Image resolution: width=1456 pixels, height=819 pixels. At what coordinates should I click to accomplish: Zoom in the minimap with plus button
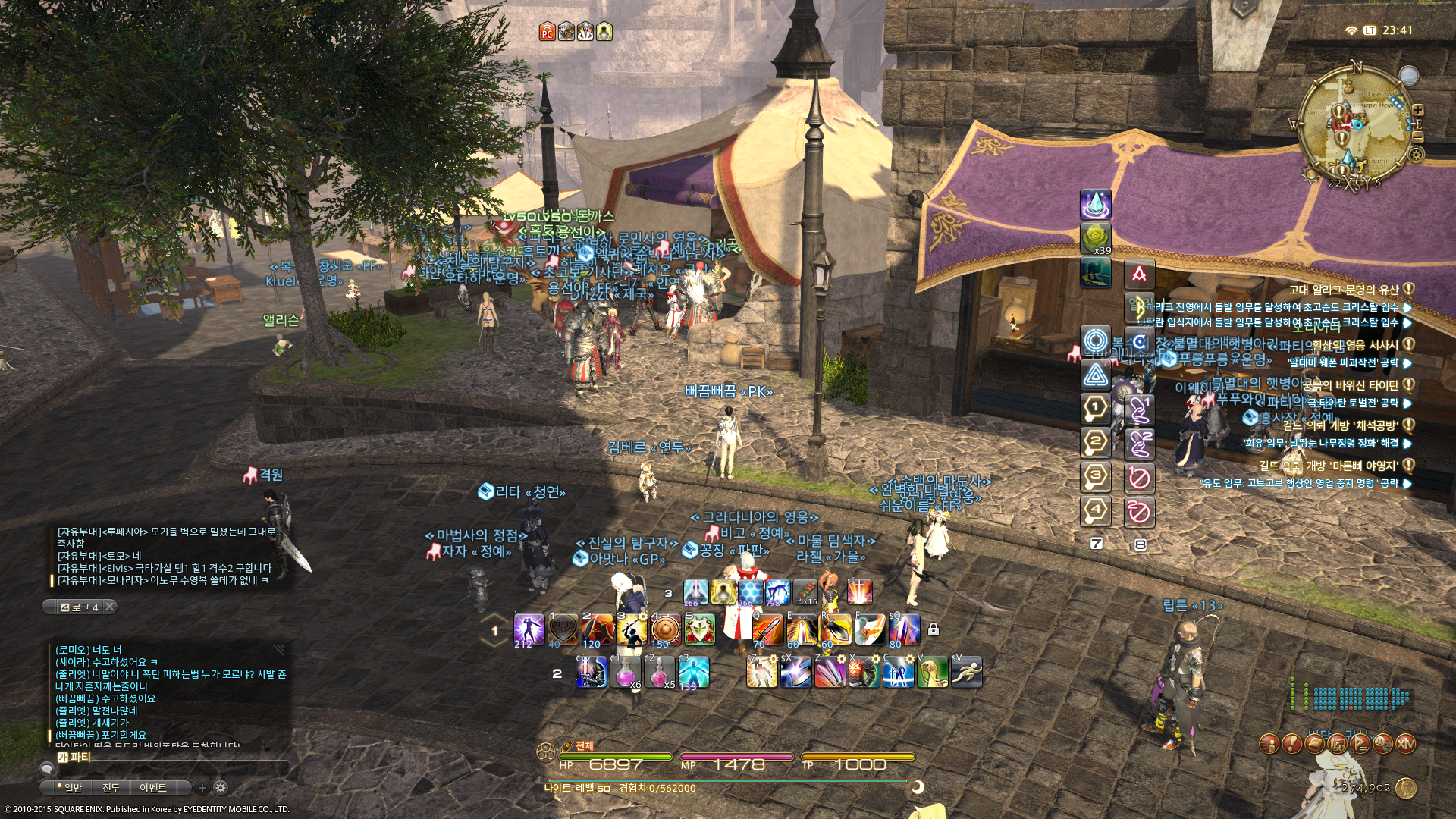click(1417, 110)
